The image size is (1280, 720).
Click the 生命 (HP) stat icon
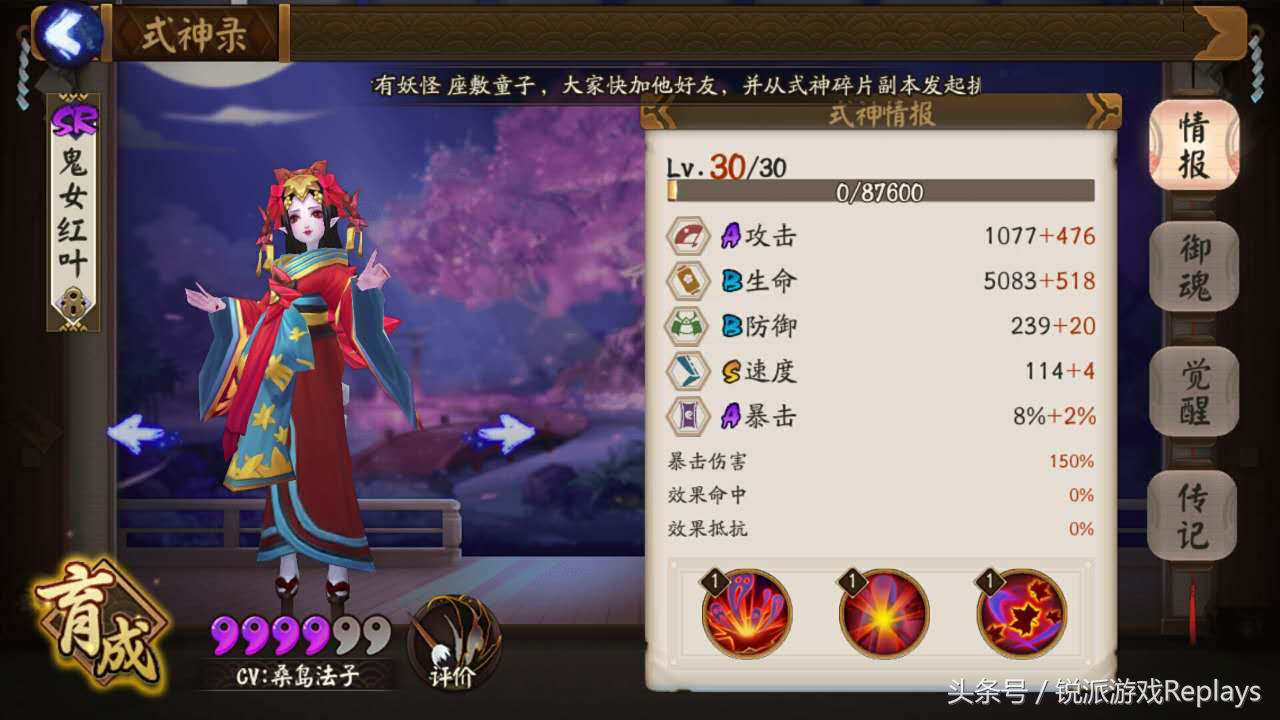[x=688, y=281]
